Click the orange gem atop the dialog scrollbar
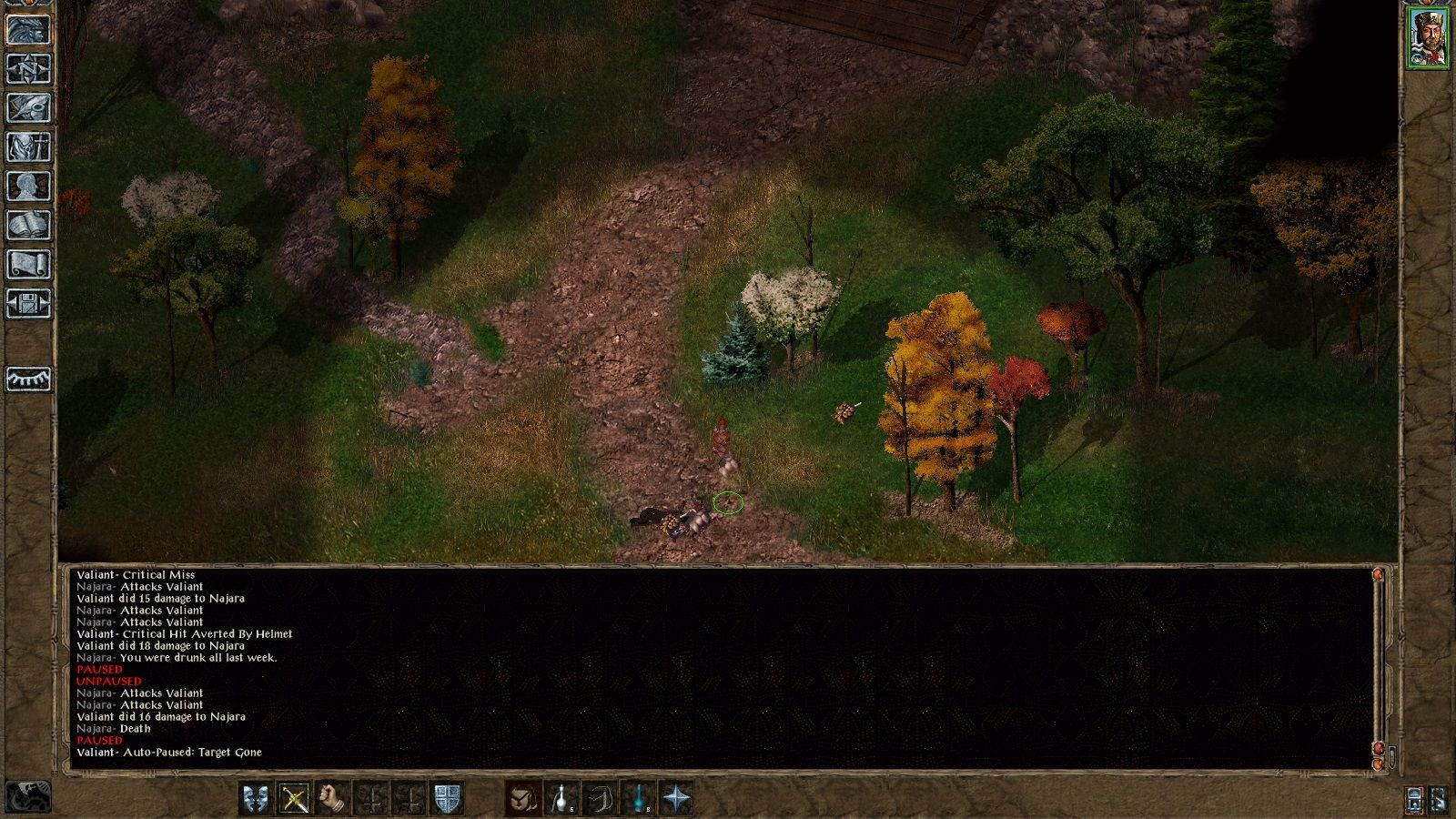 (1379, 575)
